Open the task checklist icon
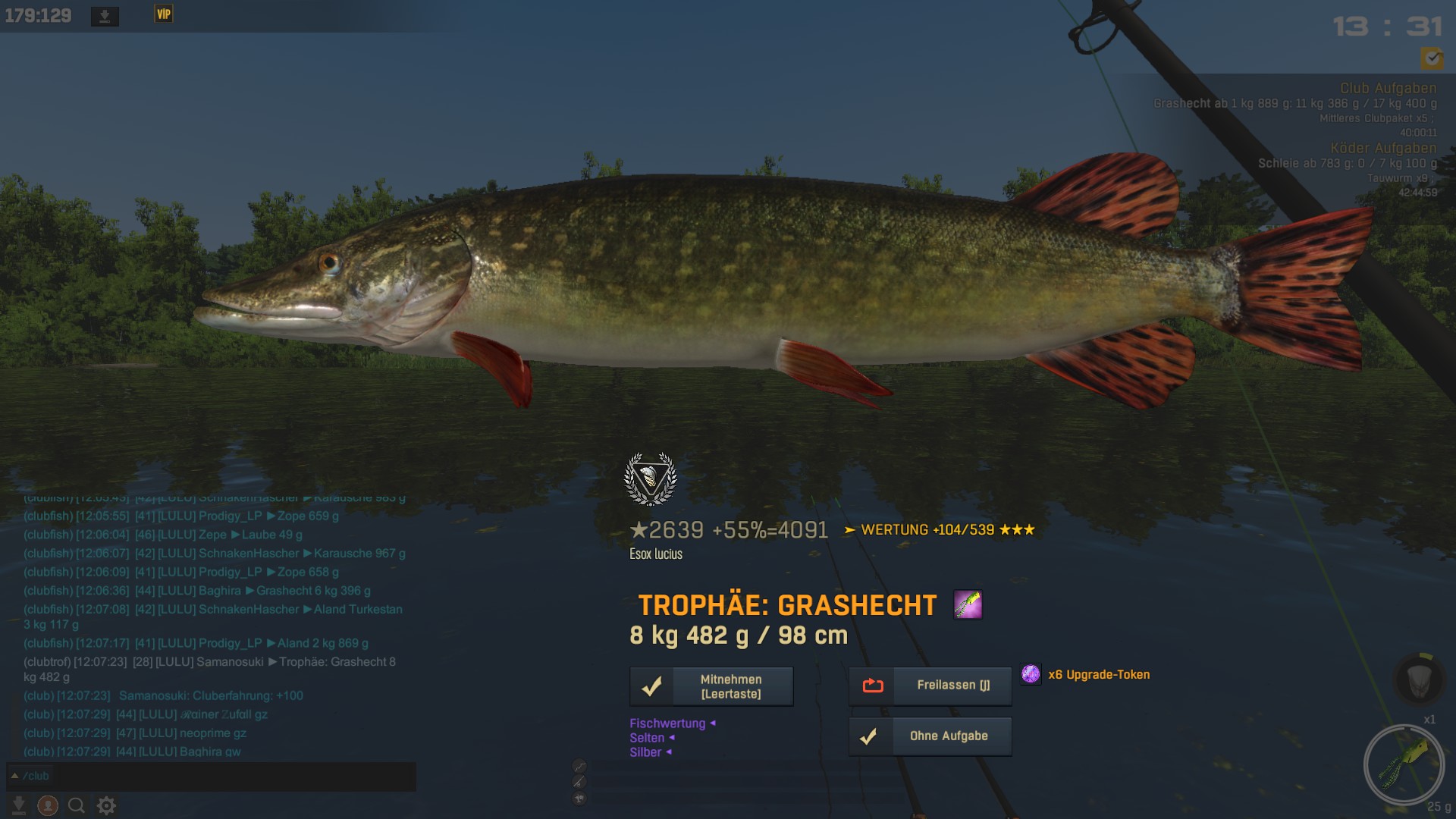 (x=1432, y=58)
